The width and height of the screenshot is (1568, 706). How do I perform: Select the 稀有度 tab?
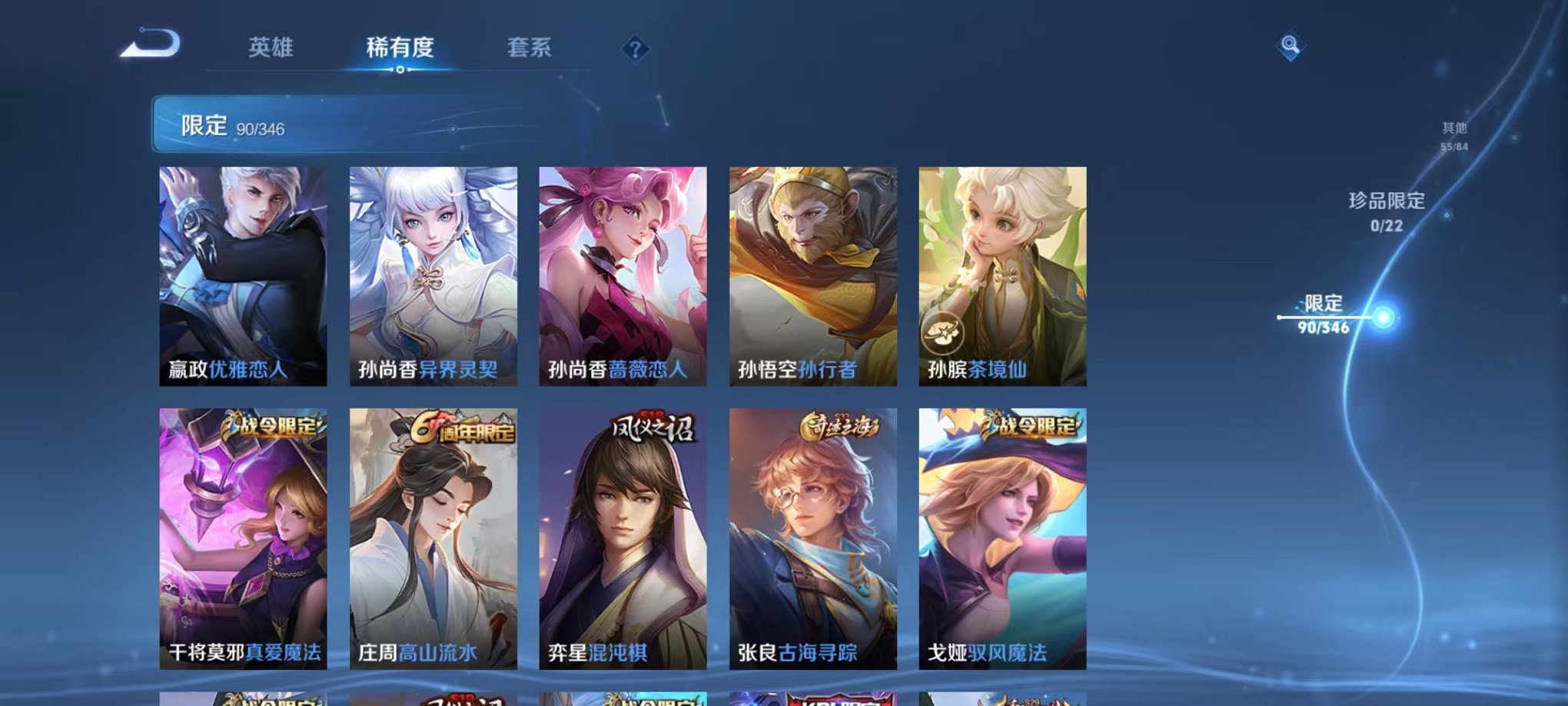(400, 46)
